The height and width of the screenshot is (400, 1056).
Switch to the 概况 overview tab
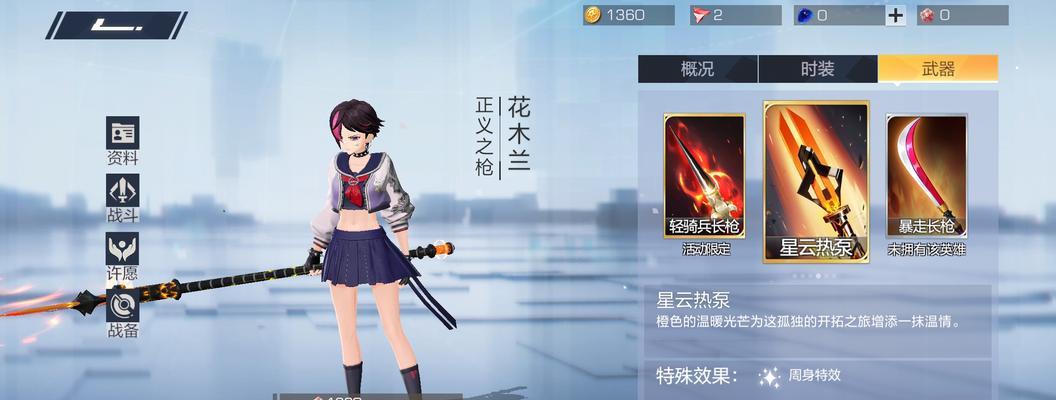pos(697,69)
